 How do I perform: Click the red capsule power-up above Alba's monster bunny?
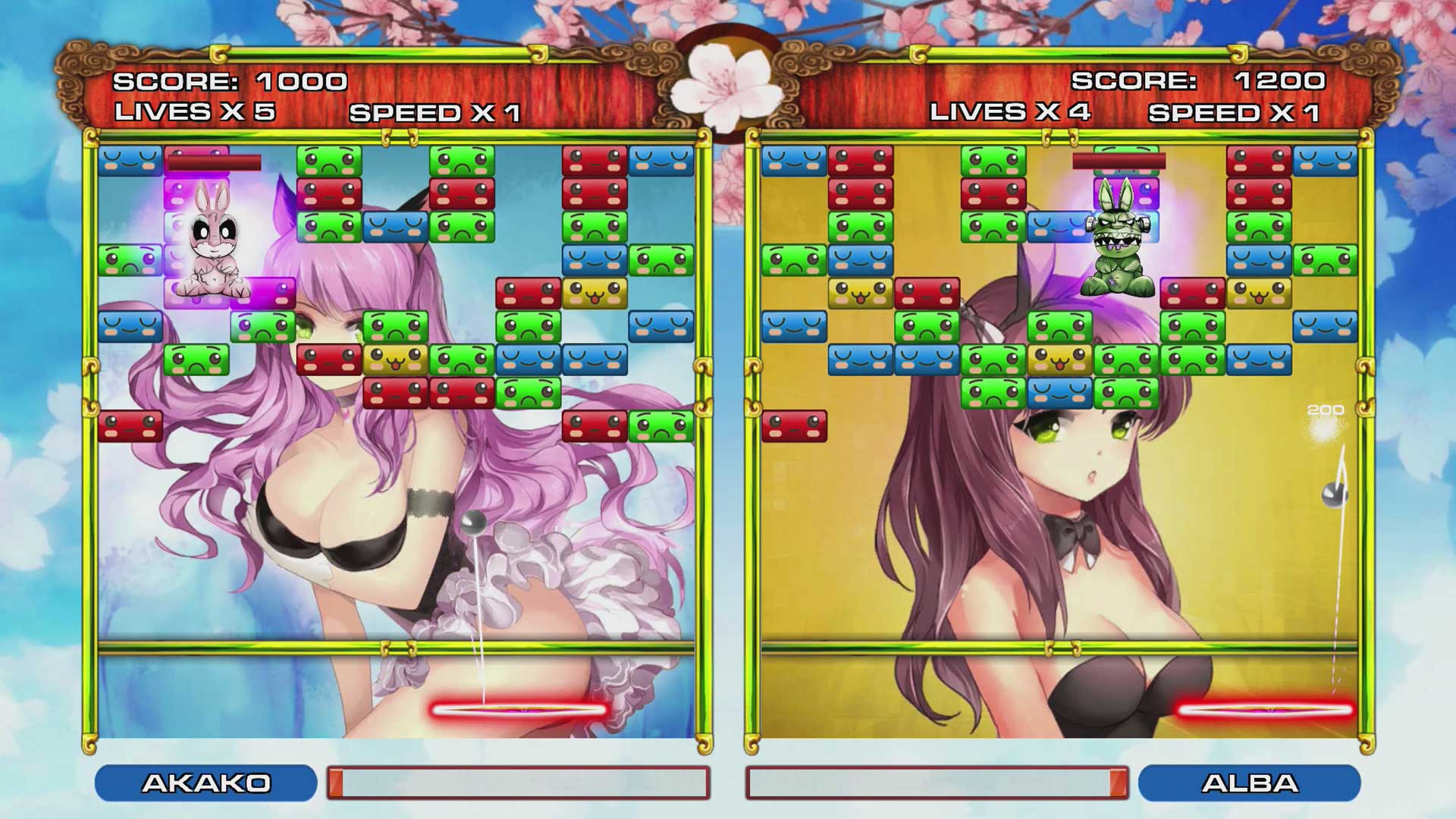pos(1121,162)
